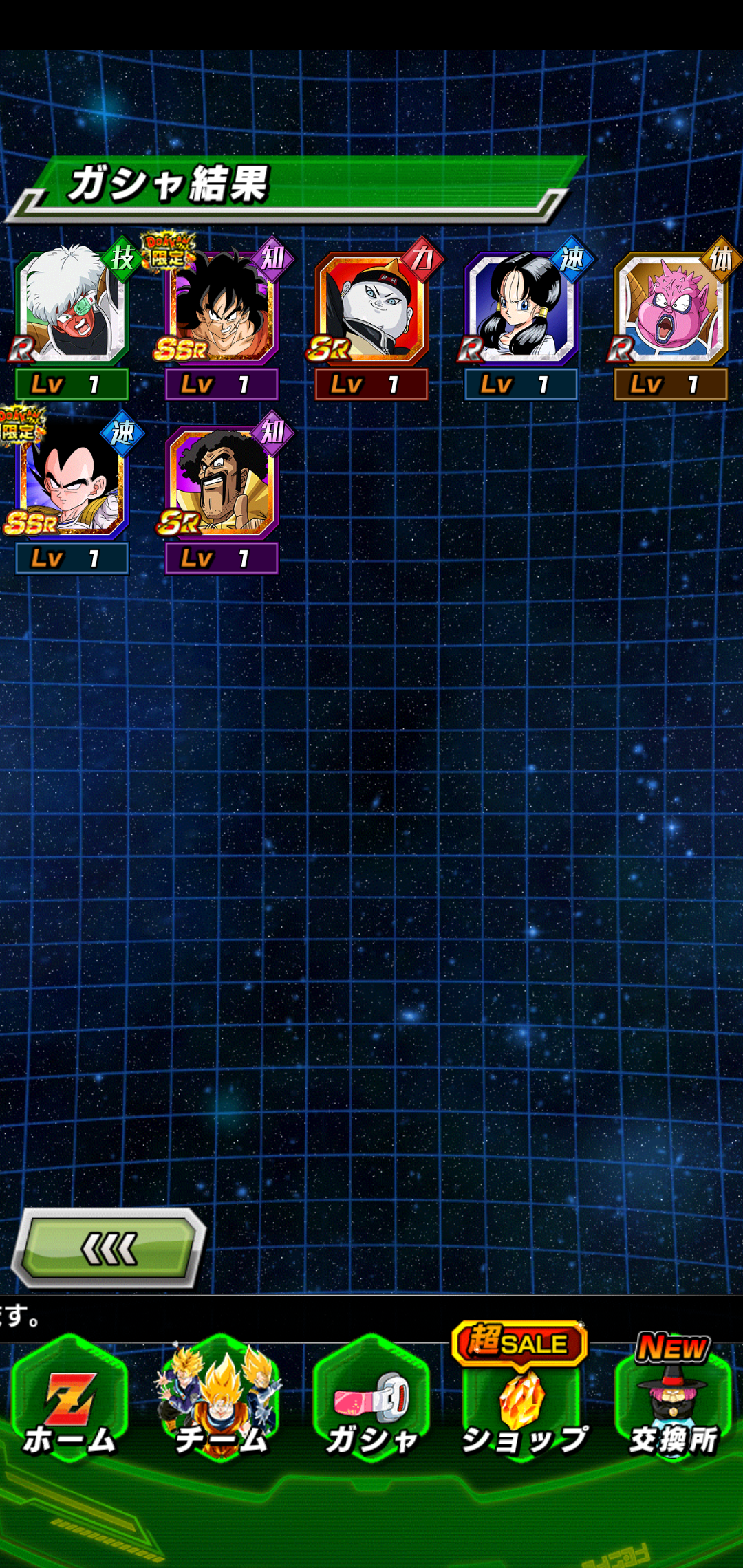Click the green back arrow button

coord(109,1249)
